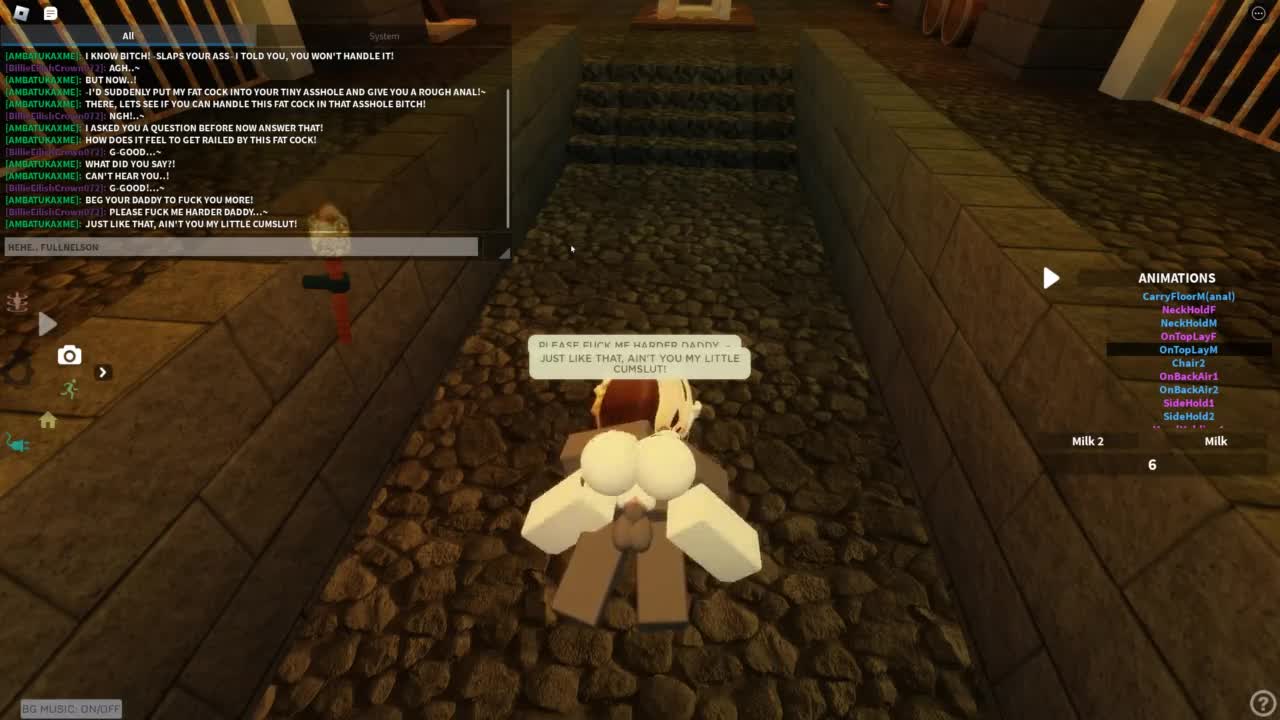Click the green running figure icon
The image size is (1280, 720).
point(69,388)
